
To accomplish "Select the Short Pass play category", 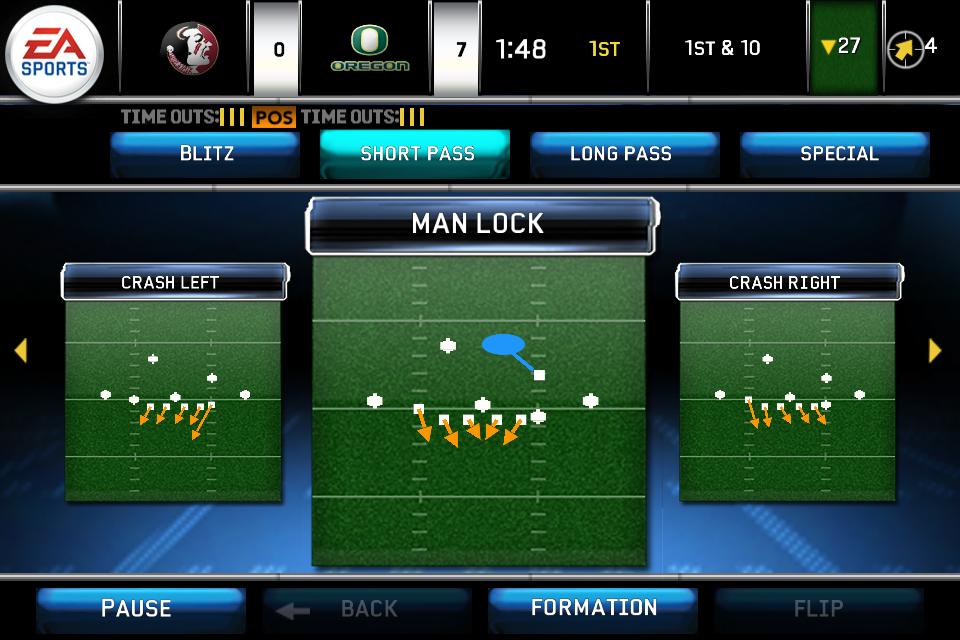I will click(416, 154).
